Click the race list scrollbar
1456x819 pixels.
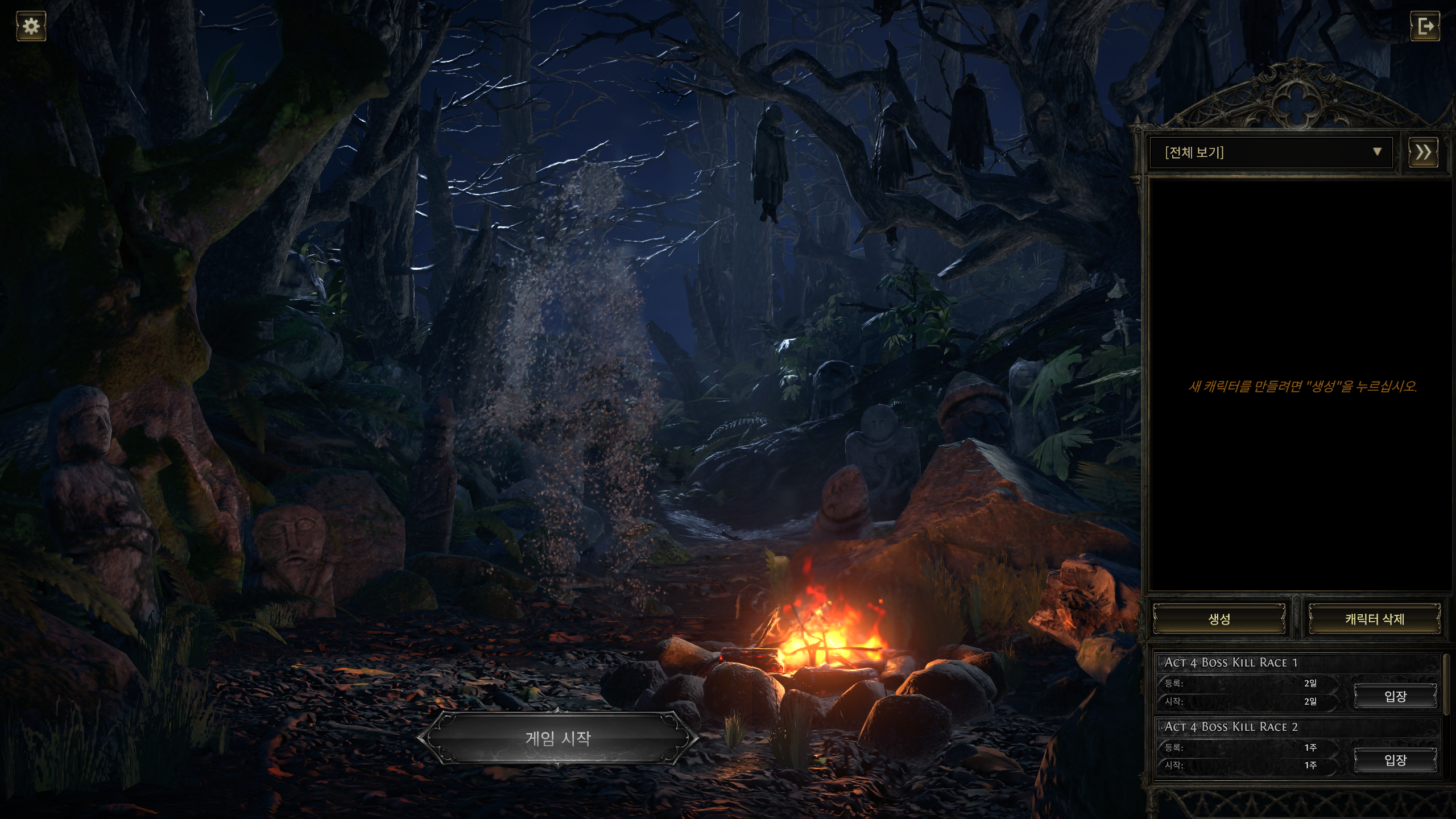(x=1446, y=685)
